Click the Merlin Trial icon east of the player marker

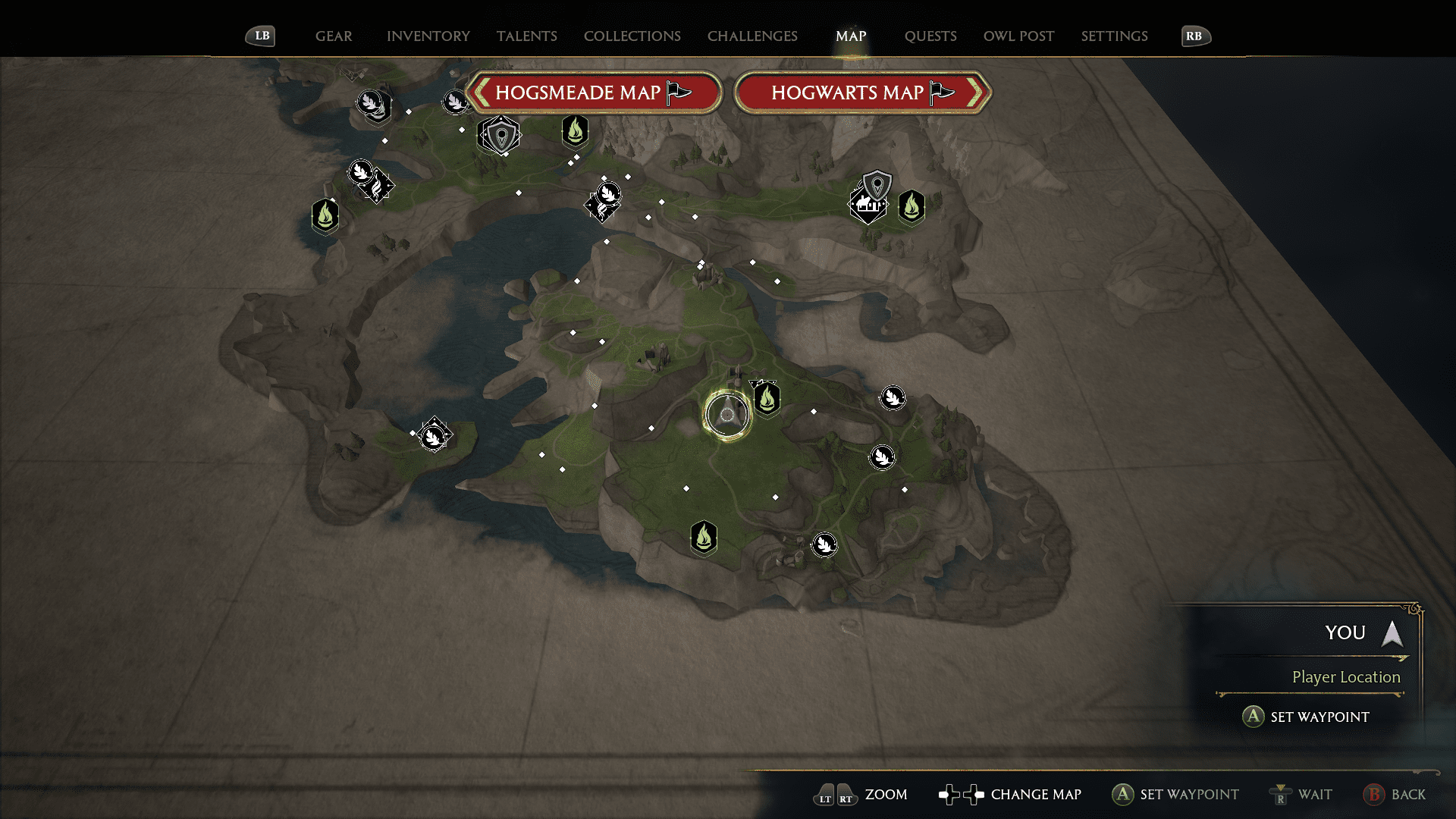click(892, 398)
